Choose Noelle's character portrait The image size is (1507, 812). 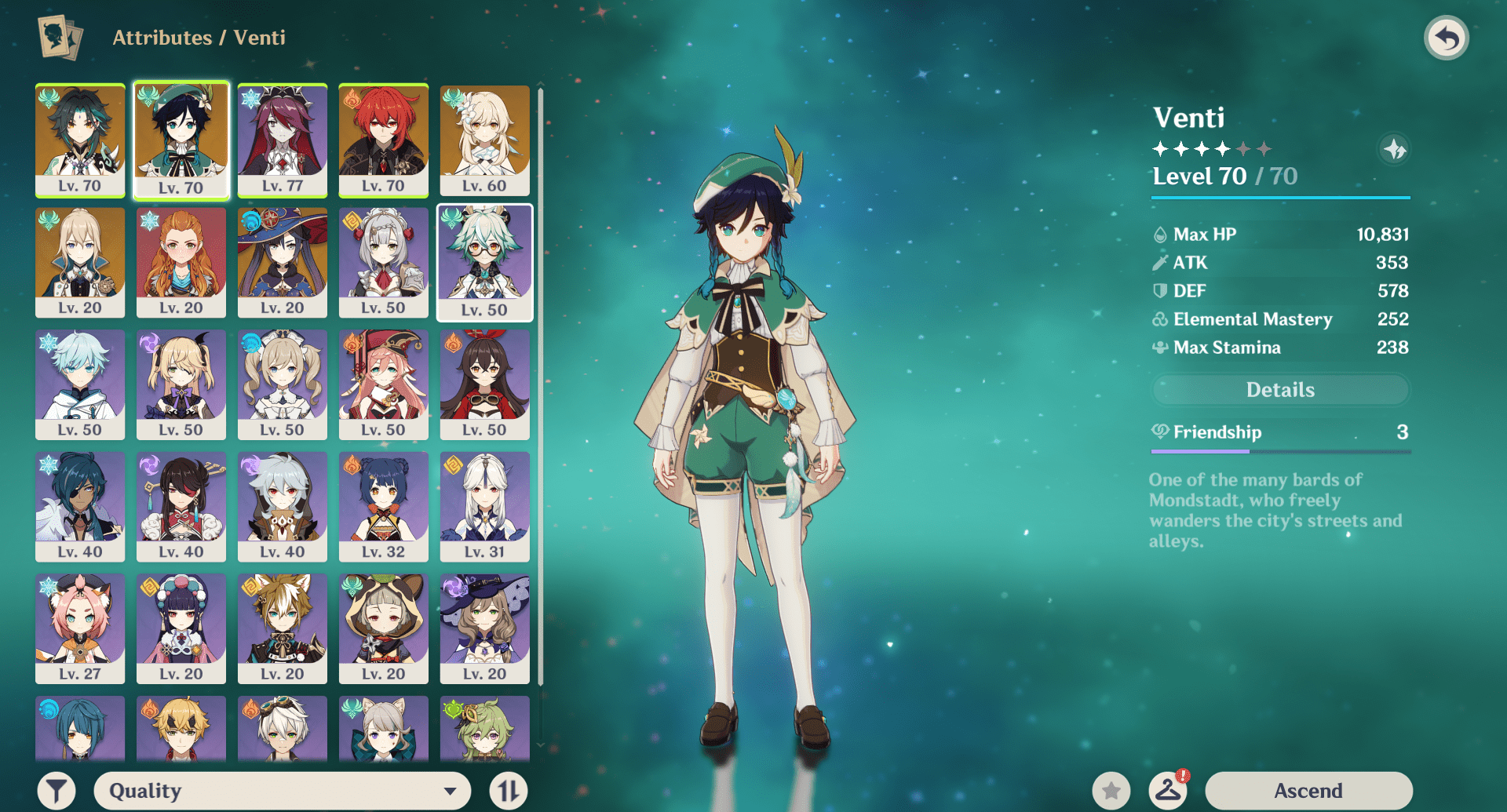[384, 262]
